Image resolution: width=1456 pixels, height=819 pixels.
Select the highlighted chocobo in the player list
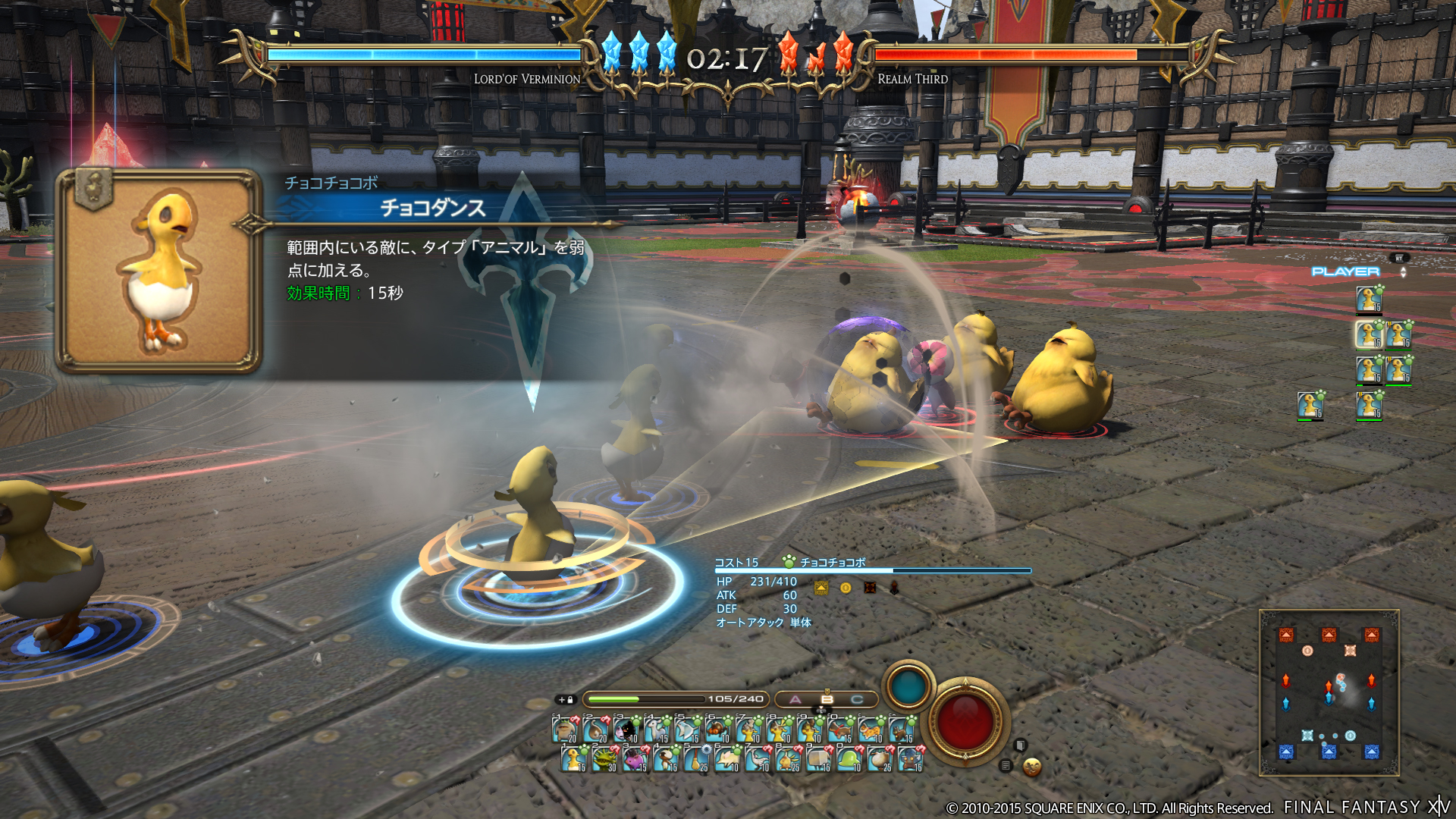point(1369,334)
